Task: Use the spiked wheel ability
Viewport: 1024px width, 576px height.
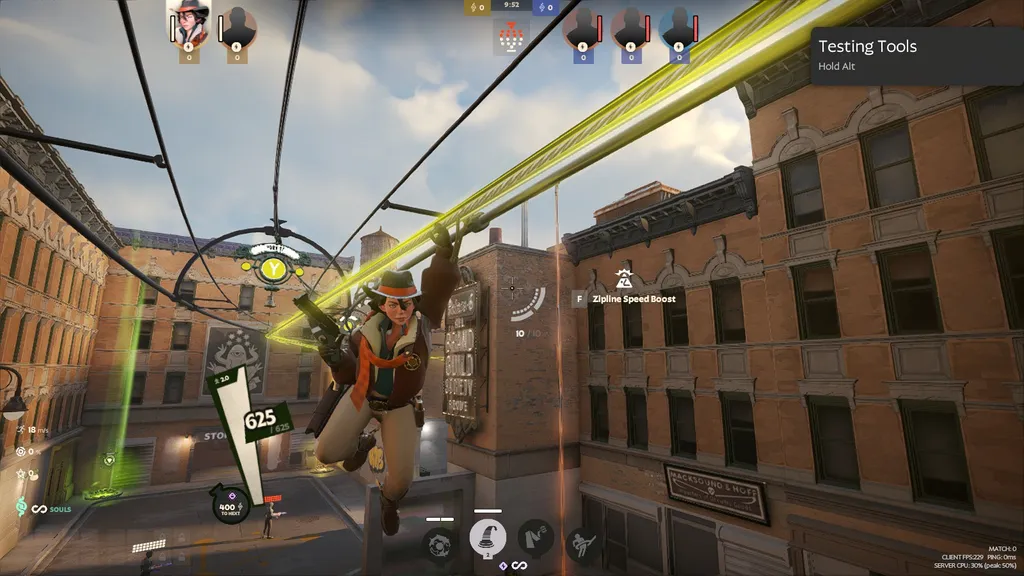Action: (x=440, y=544)
